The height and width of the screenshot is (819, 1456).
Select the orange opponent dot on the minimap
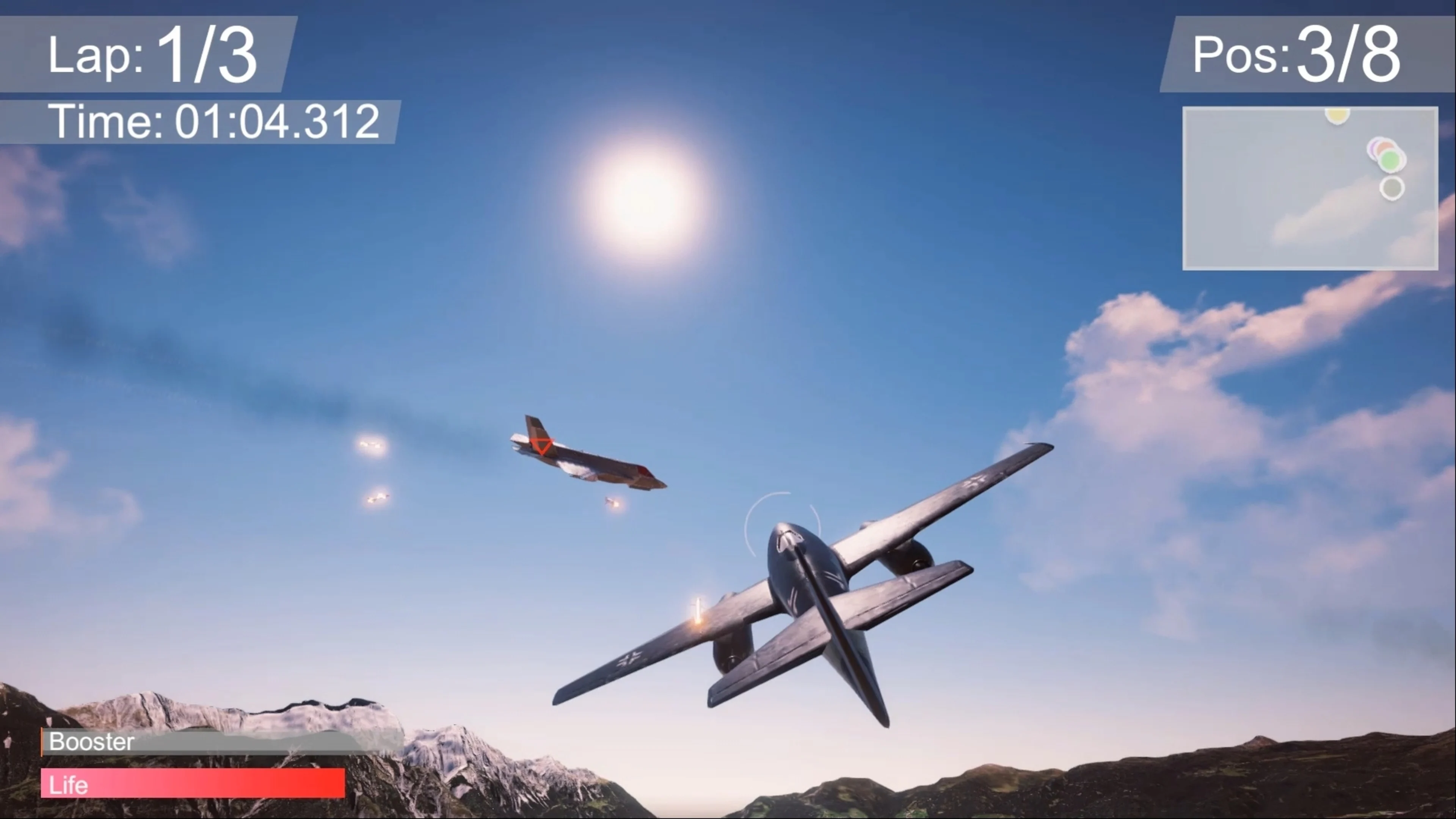[x=1385, y=146]
